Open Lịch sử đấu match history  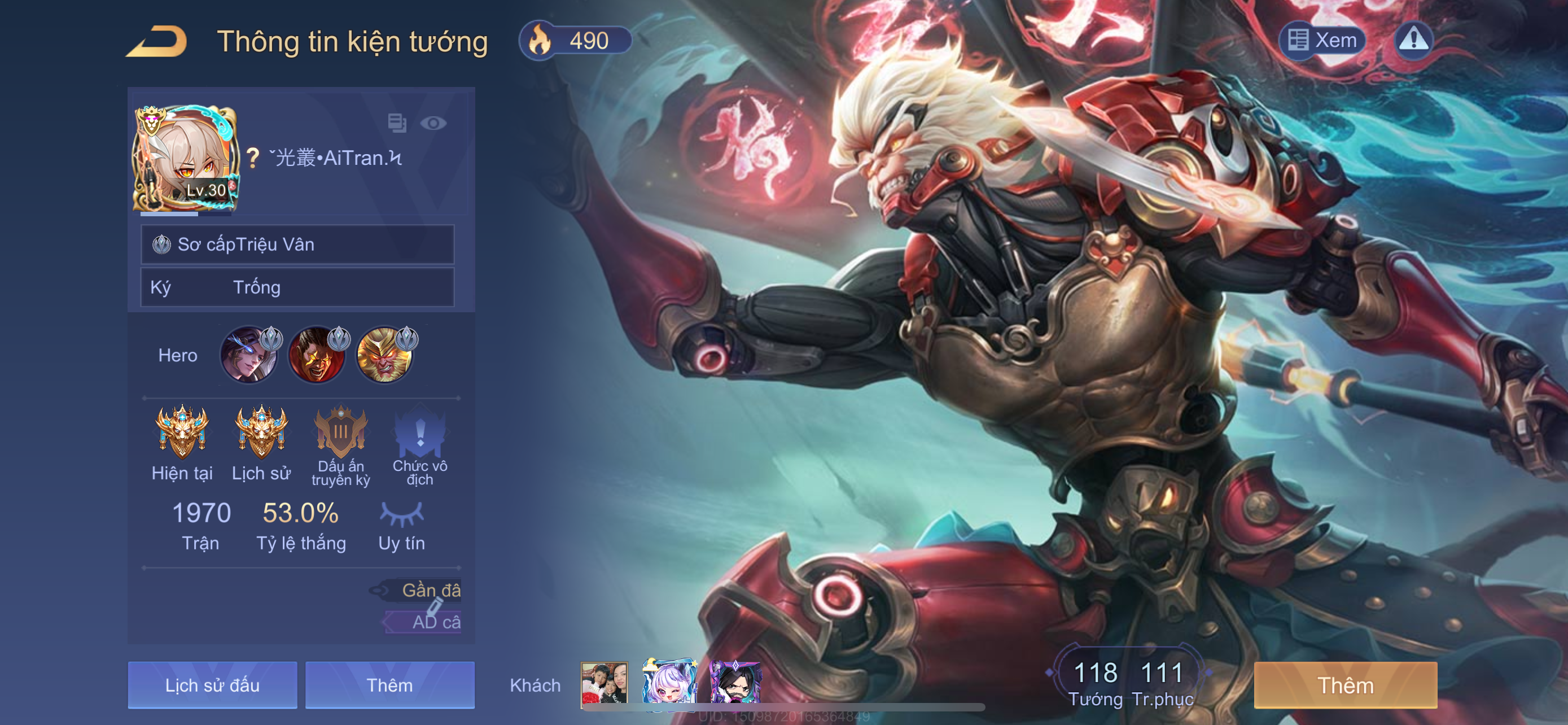pos(212,685)
